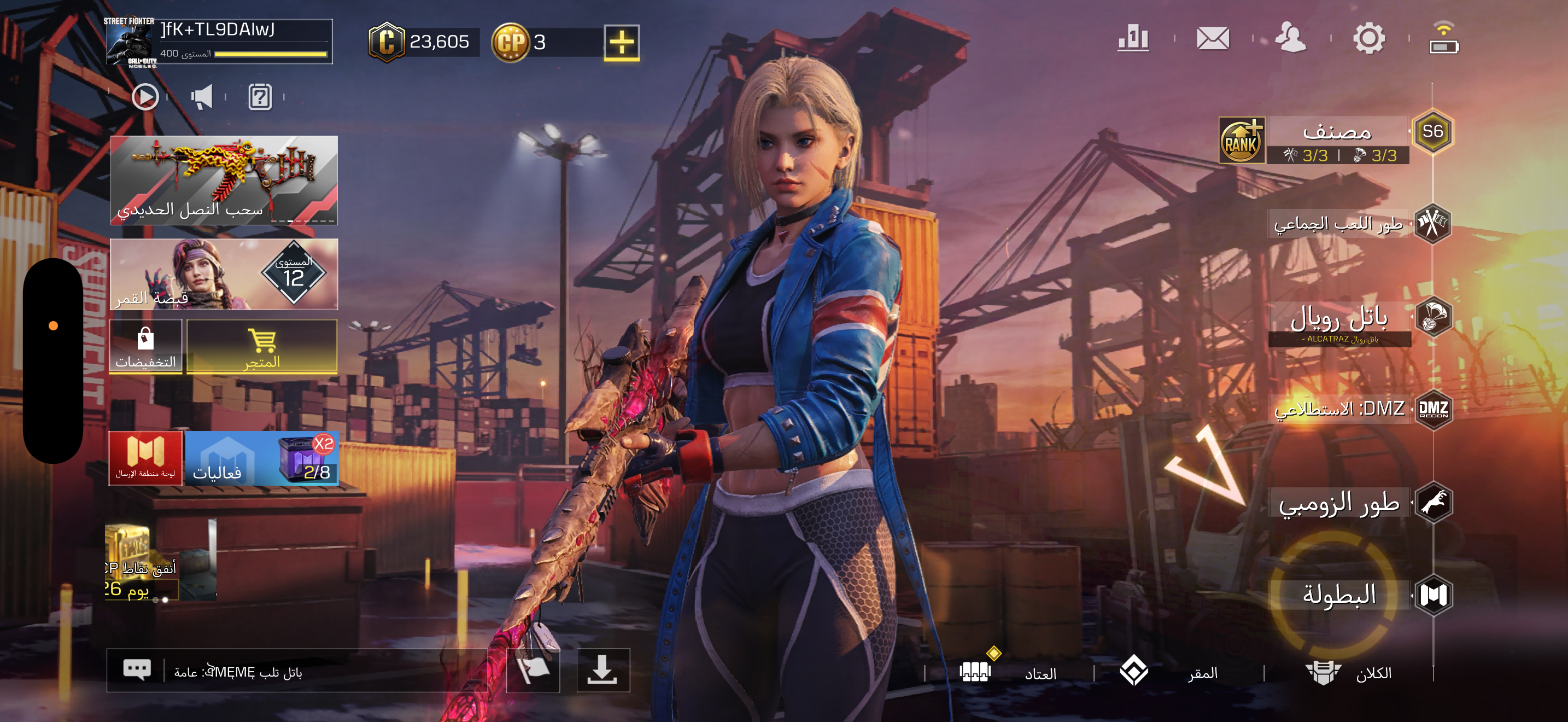Image resolution: width=1568 pixels, height=722 pixels.
Task: Select the Zombies mode entry
Action: tap(1339, 503)
